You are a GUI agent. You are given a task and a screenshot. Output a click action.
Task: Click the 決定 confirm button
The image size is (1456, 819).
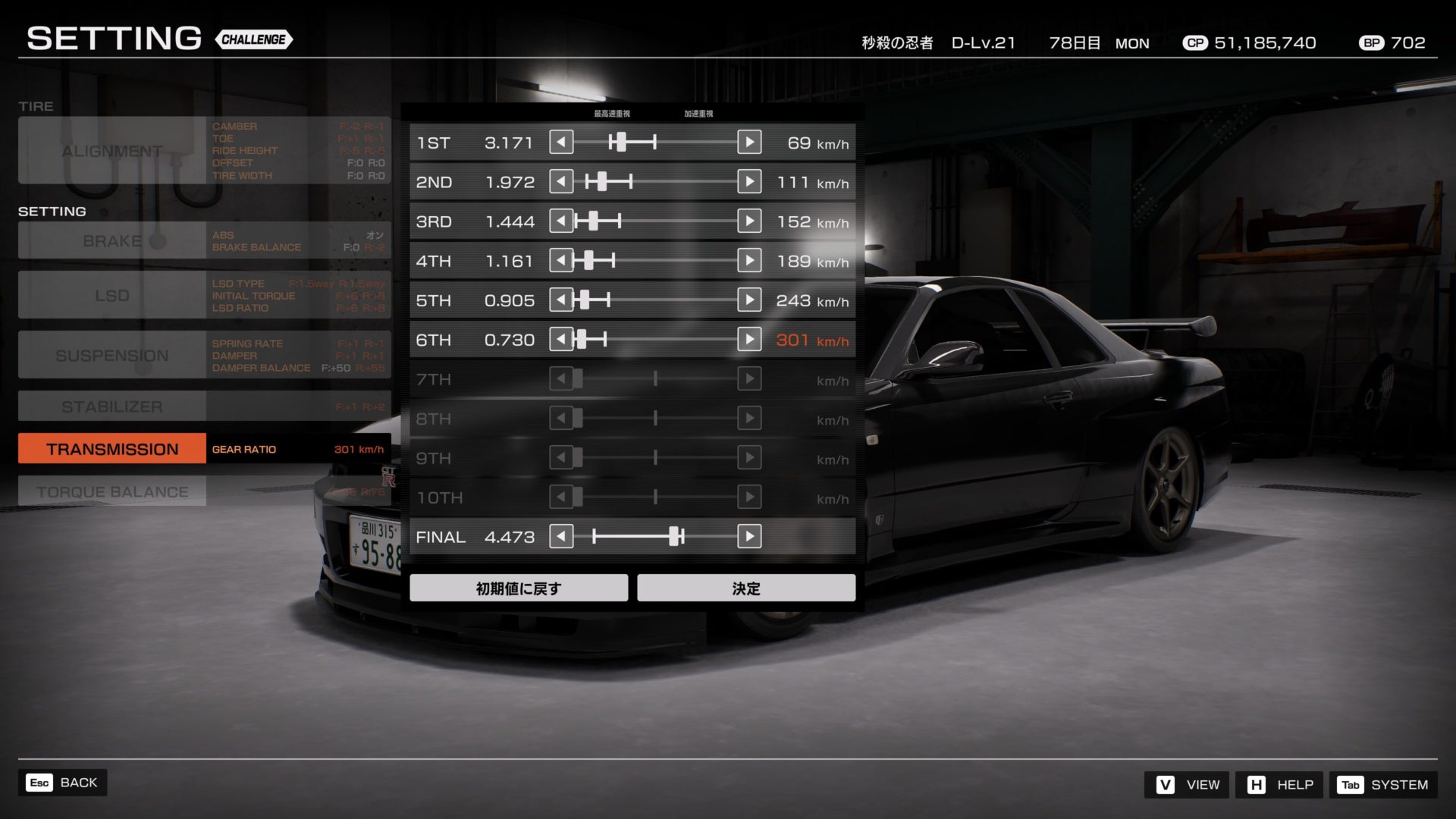click(x=746, y=588)
